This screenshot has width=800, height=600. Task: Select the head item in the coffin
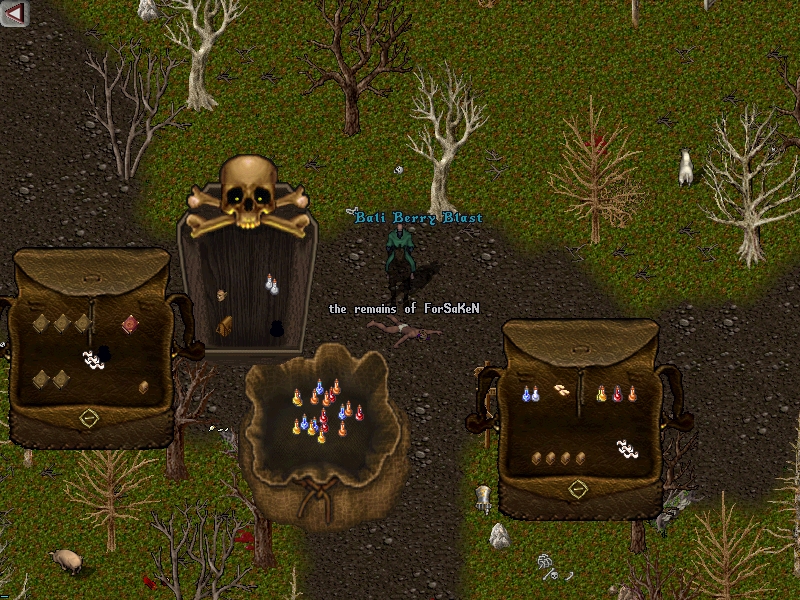pyautogui.click(x=222, y=296)
